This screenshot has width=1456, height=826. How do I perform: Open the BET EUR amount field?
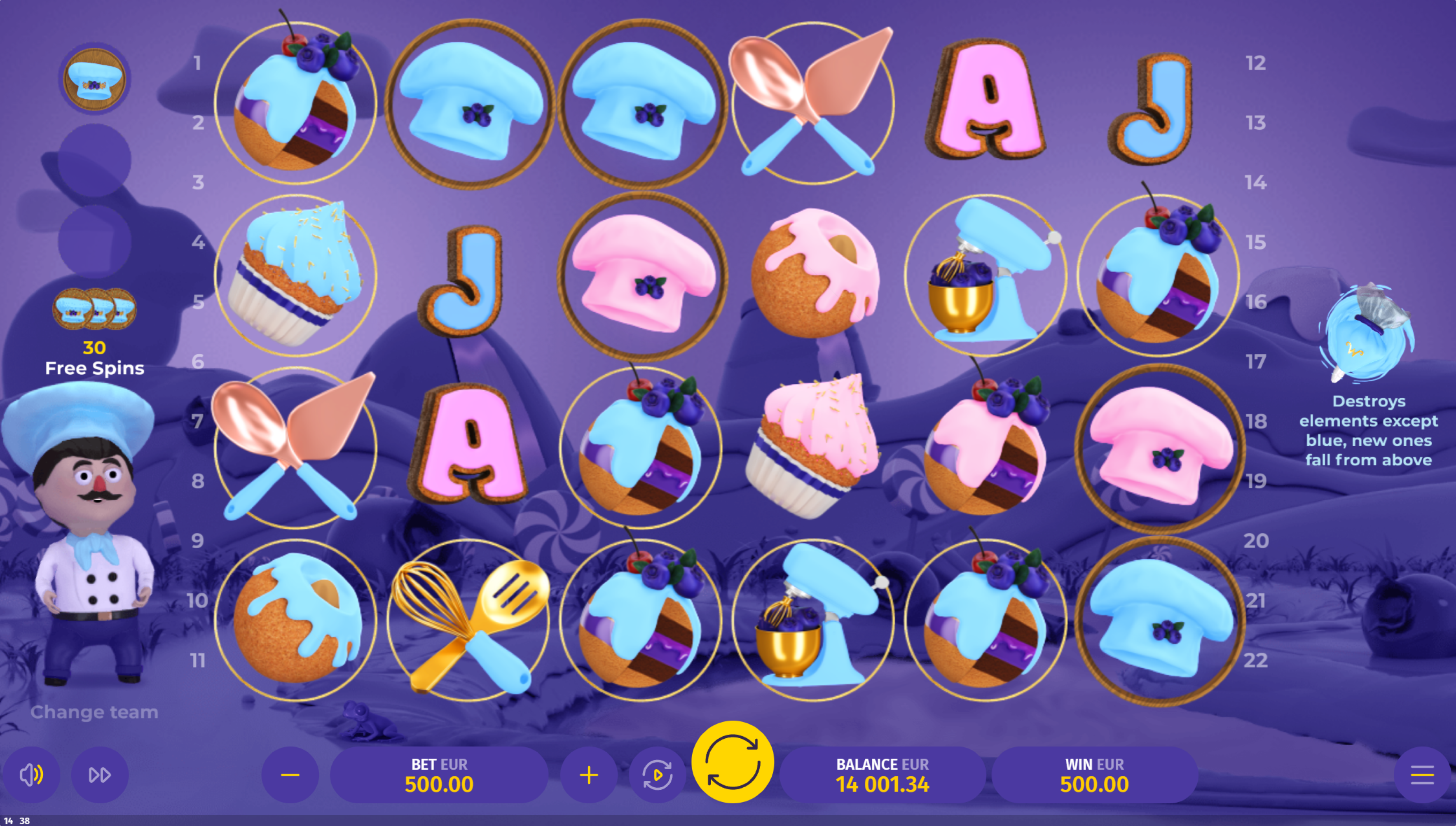point(439,775)
